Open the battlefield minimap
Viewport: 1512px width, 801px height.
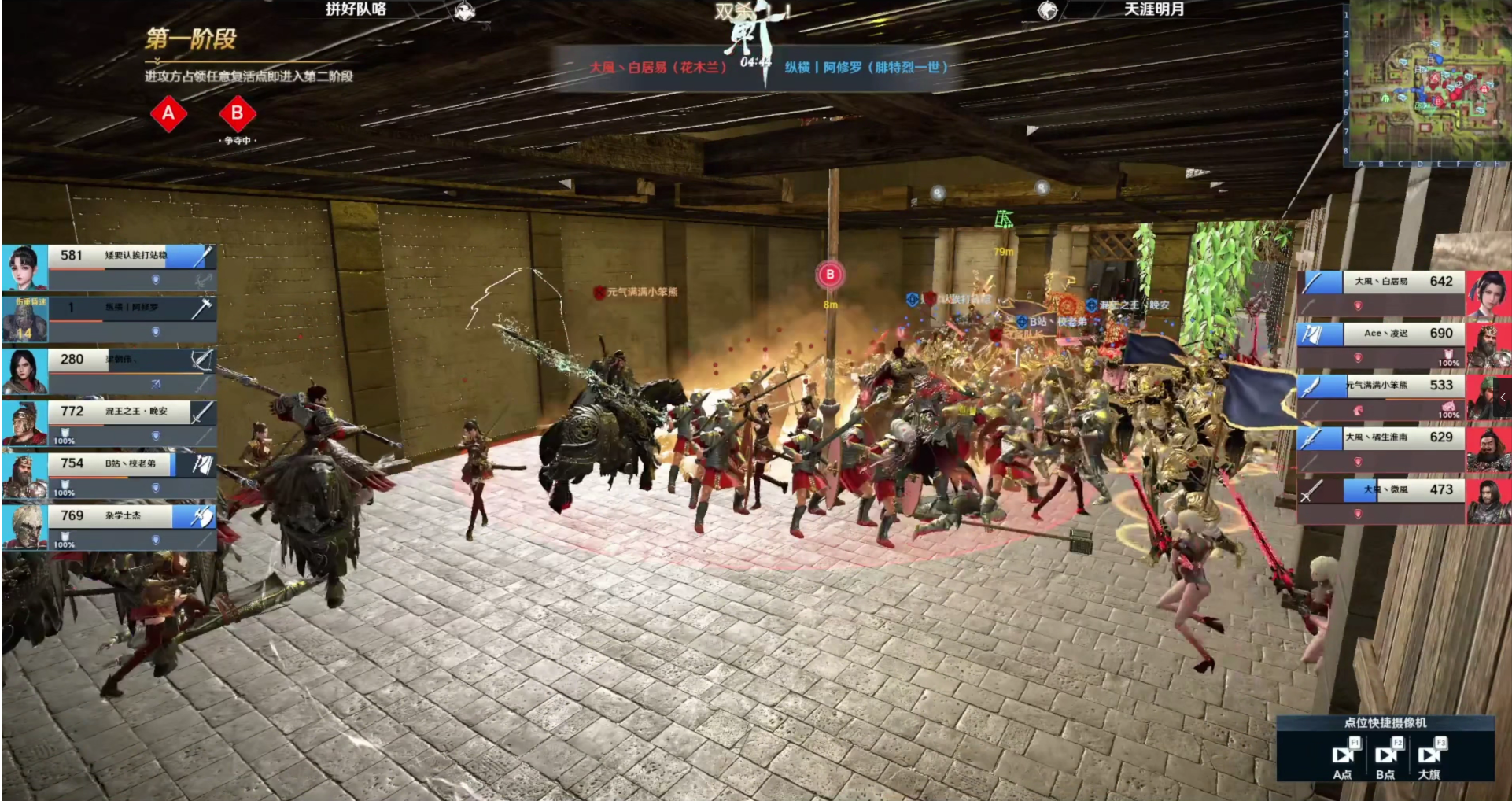pos(1425,83)
